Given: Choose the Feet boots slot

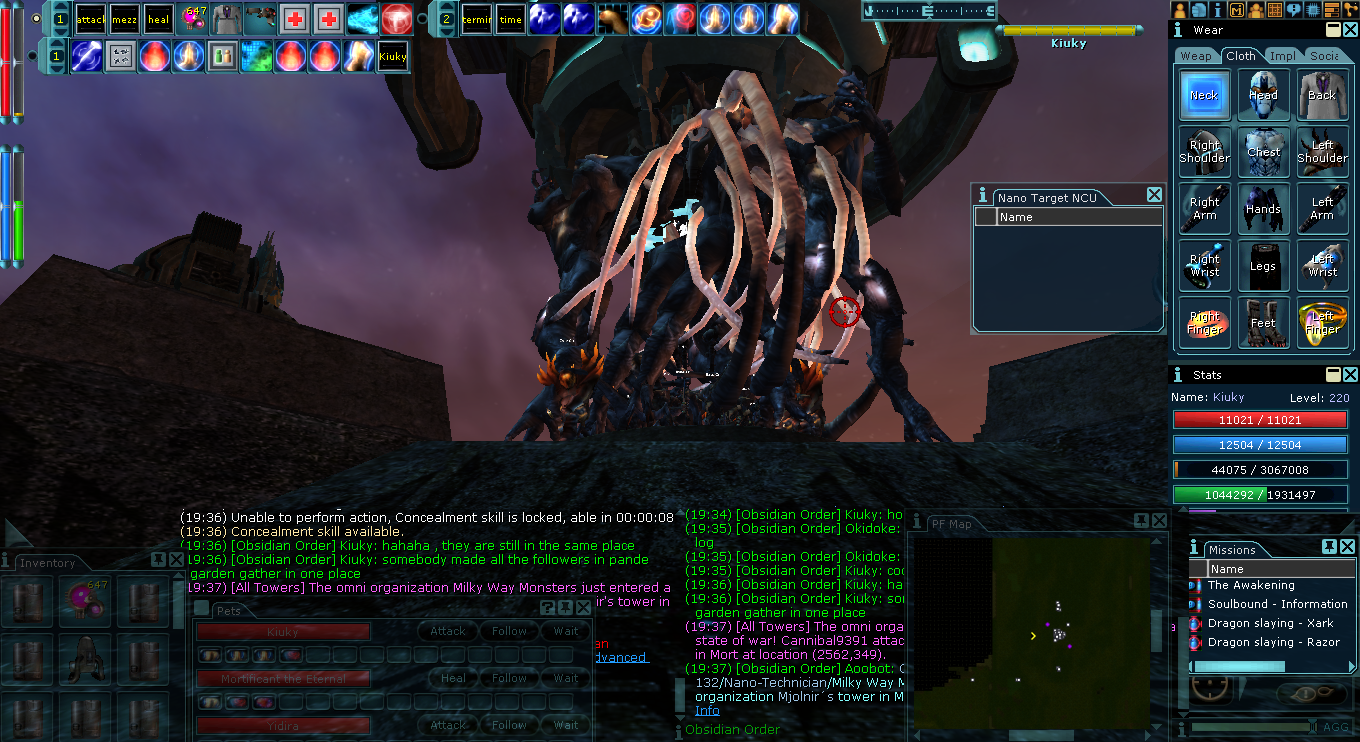Looking at the screenshot, I should pyautogui.click(x=1263, y=323).
